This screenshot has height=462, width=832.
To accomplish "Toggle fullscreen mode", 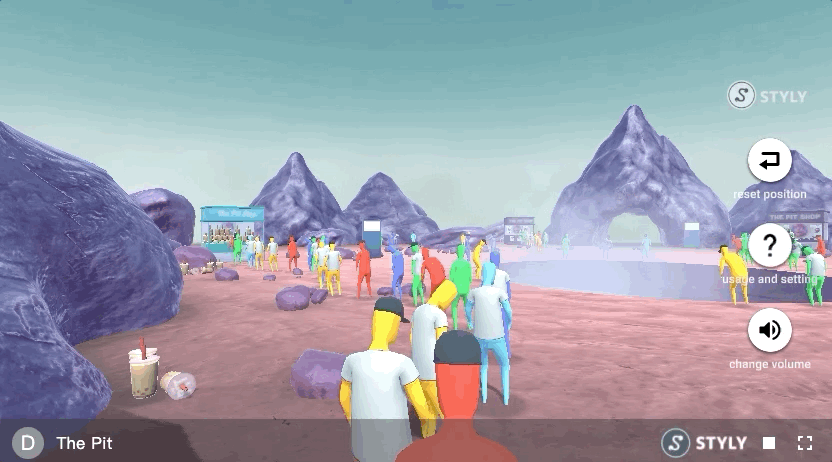I will (804, 443).
